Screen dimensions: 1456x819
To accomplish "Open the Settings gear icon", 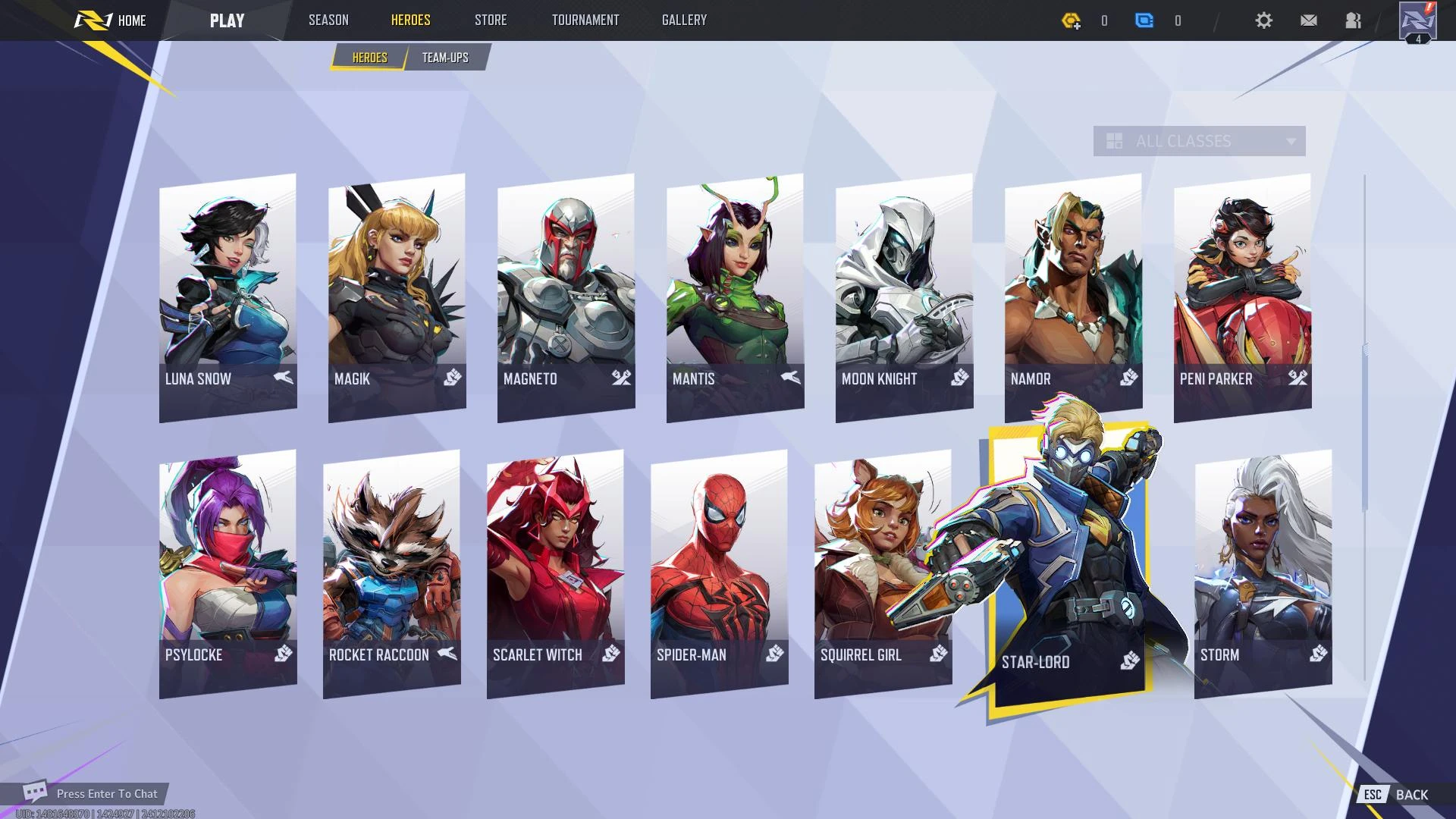I will point(1263,20).
